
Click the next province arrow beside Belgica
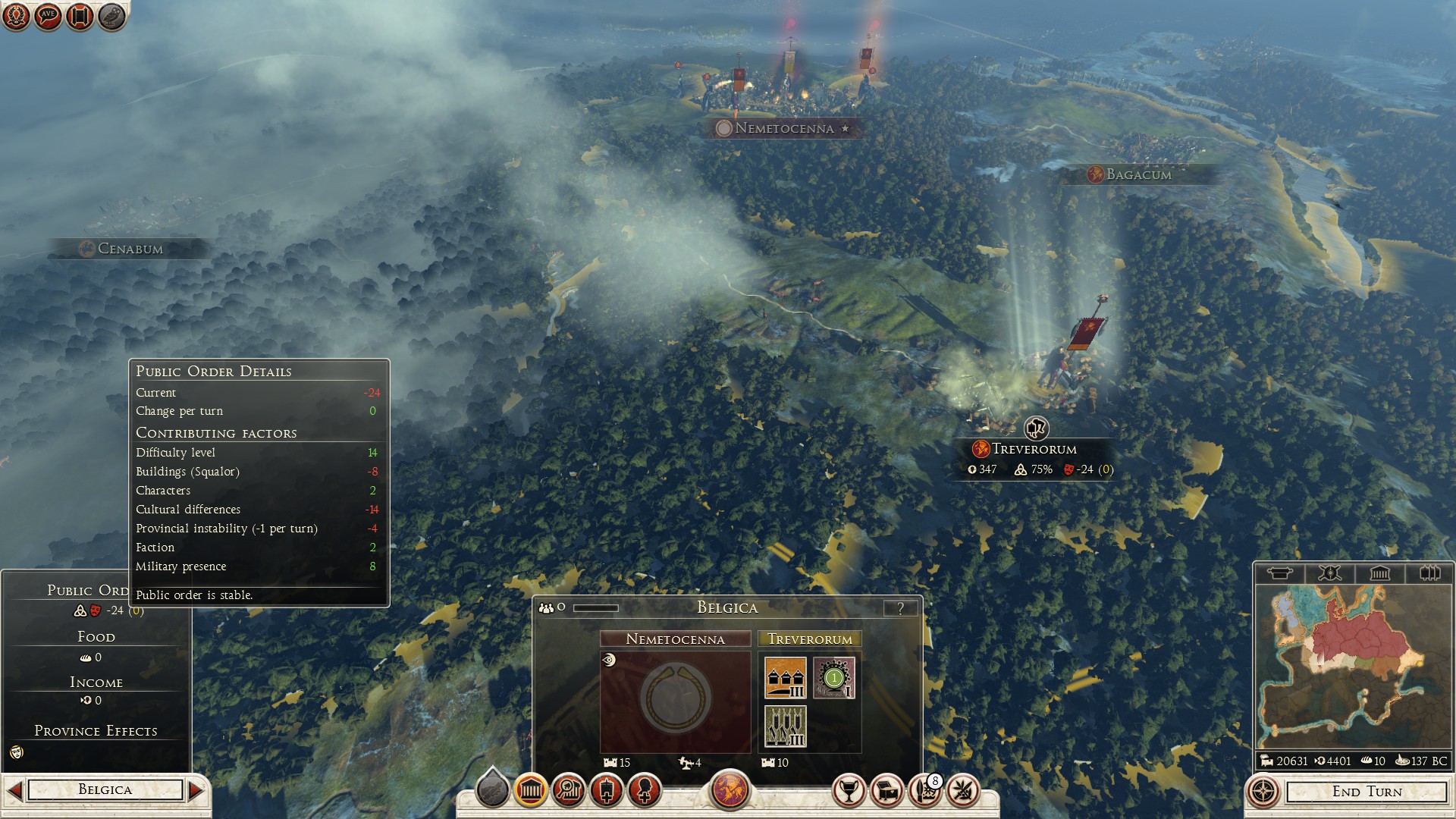tap(197, 789)
